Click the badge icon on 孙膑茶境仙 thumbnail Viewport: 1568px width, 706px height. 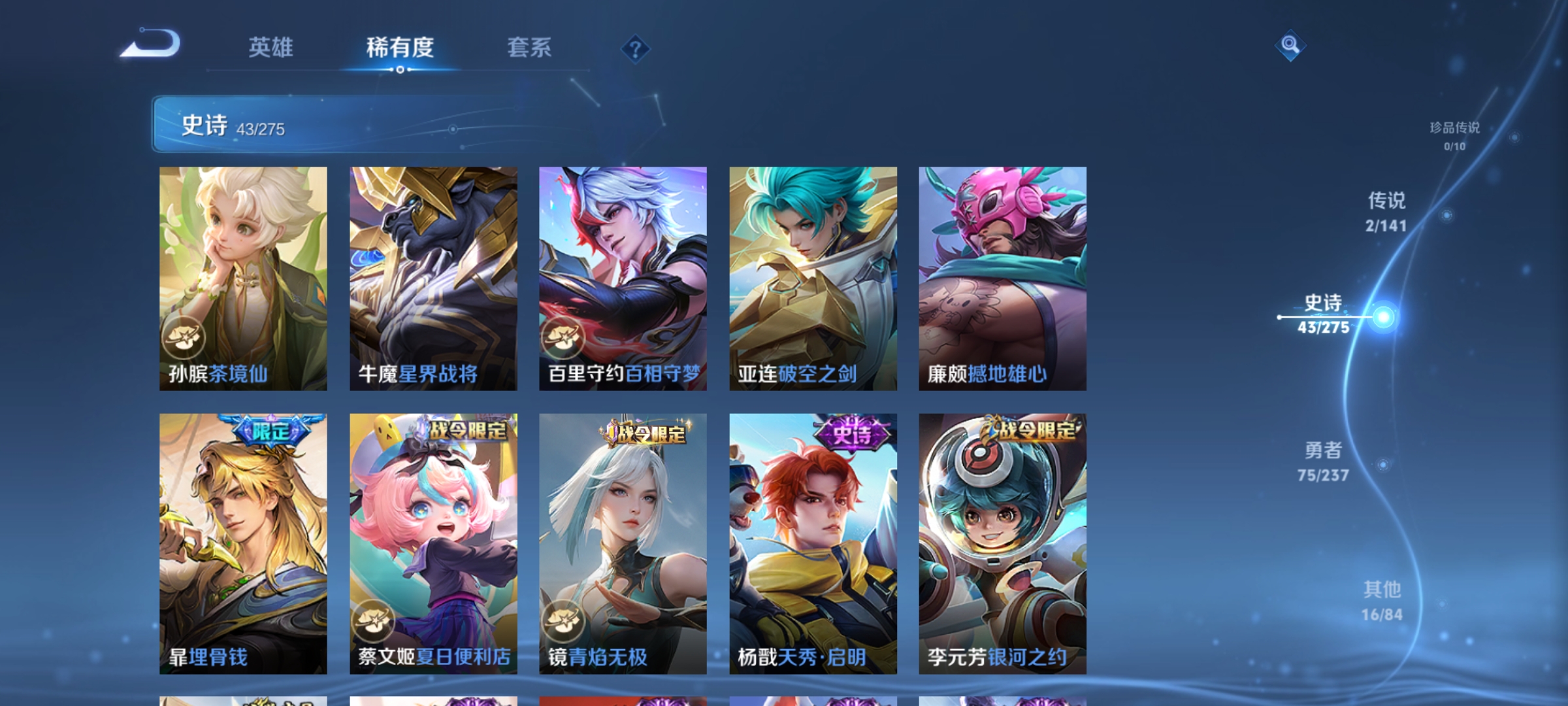186,339
